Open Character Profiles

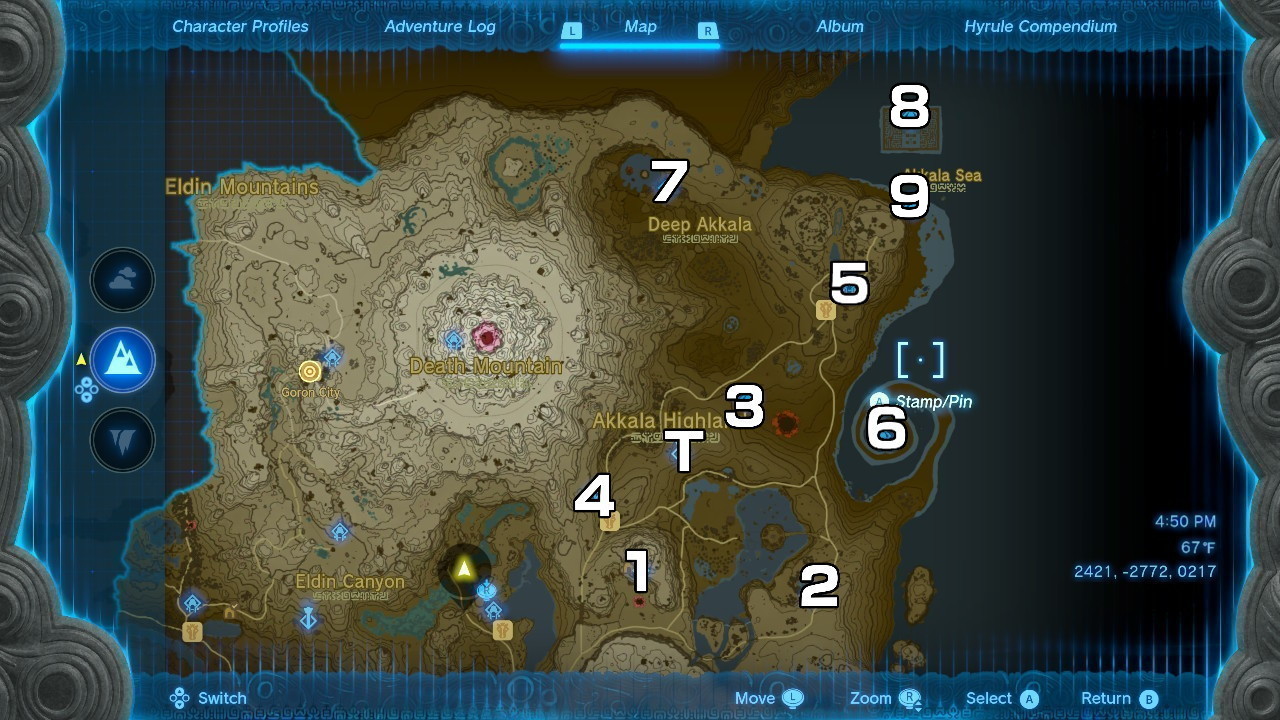click(239, 27)
